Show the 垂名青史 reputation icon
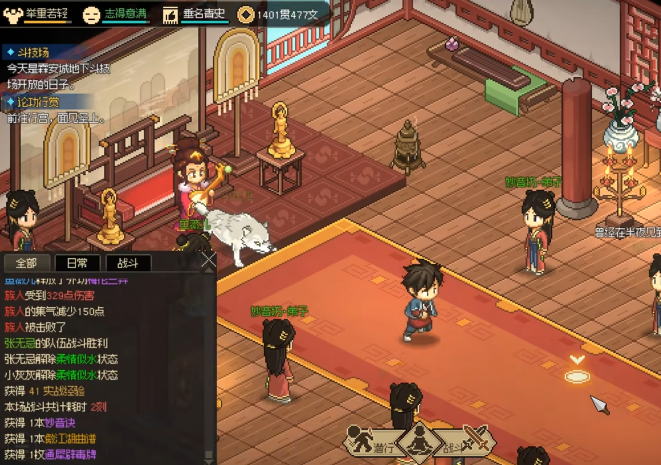 (169, 14)
